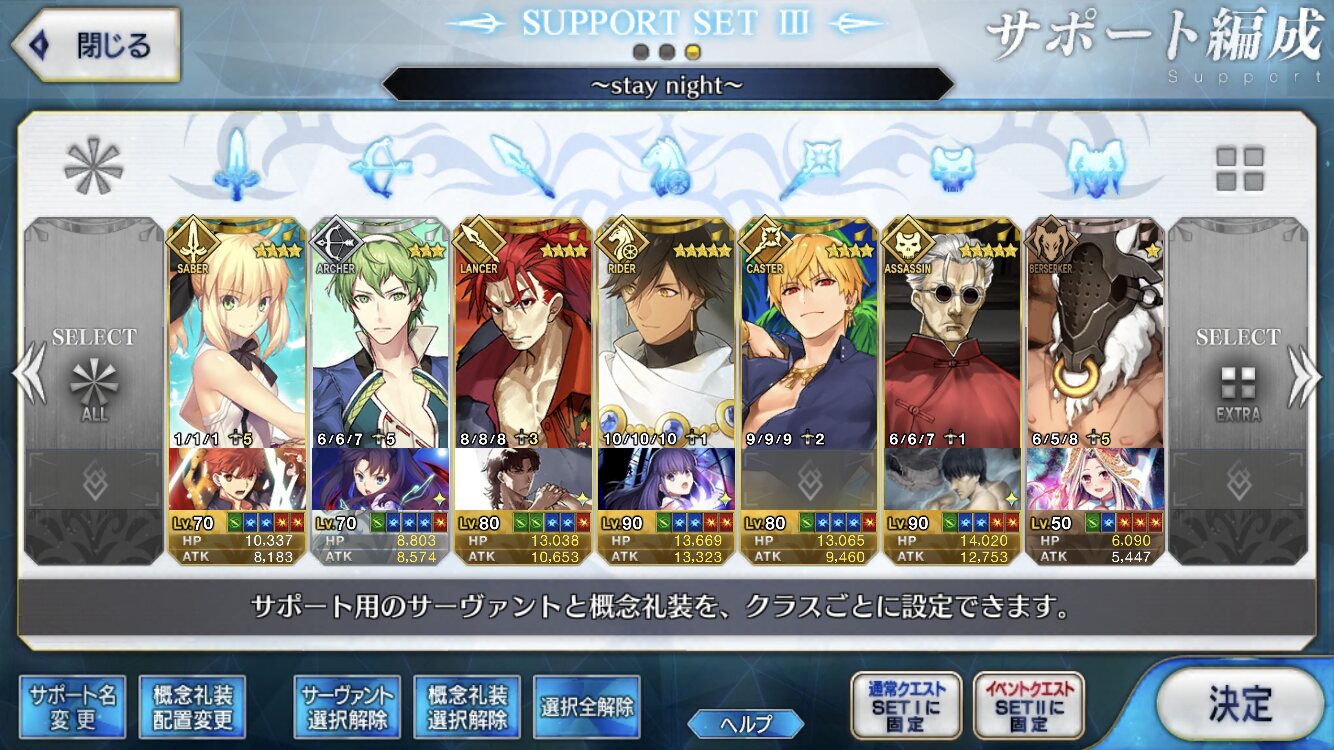
Task: Open the ヘルプ help button
Action: tap(745, 723)
